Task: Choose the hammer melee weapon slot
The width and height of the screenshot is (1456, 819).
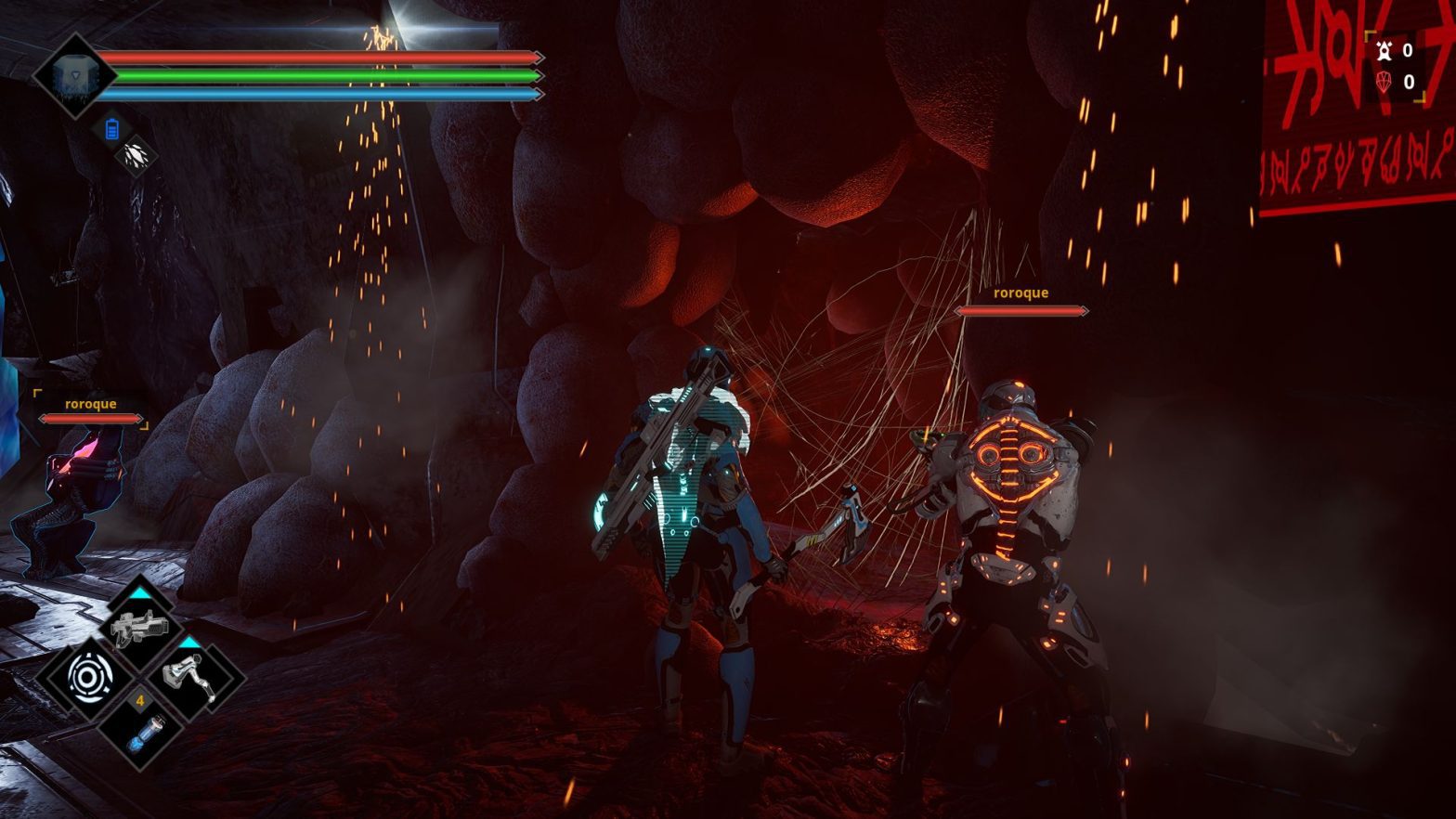Action: pos(193,678)
